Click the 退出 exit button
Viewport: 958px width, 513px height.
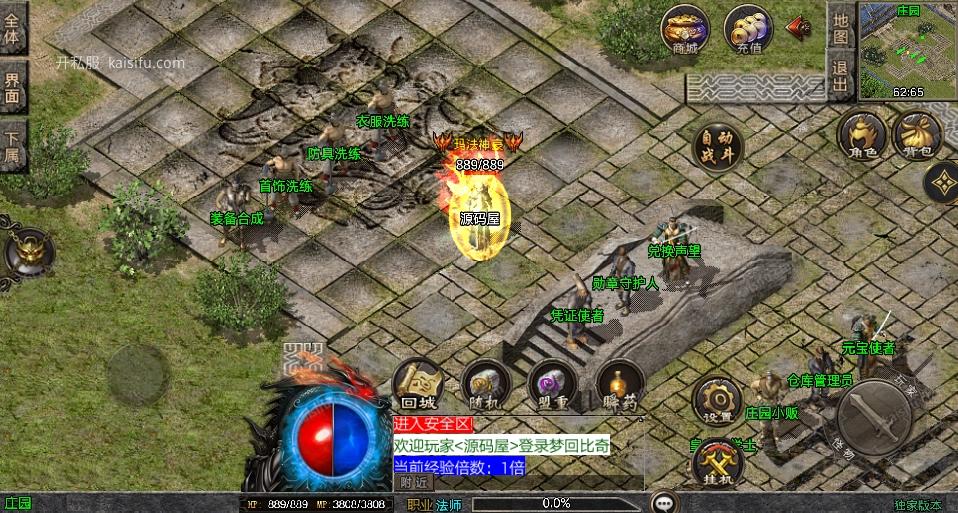[841, 76]
